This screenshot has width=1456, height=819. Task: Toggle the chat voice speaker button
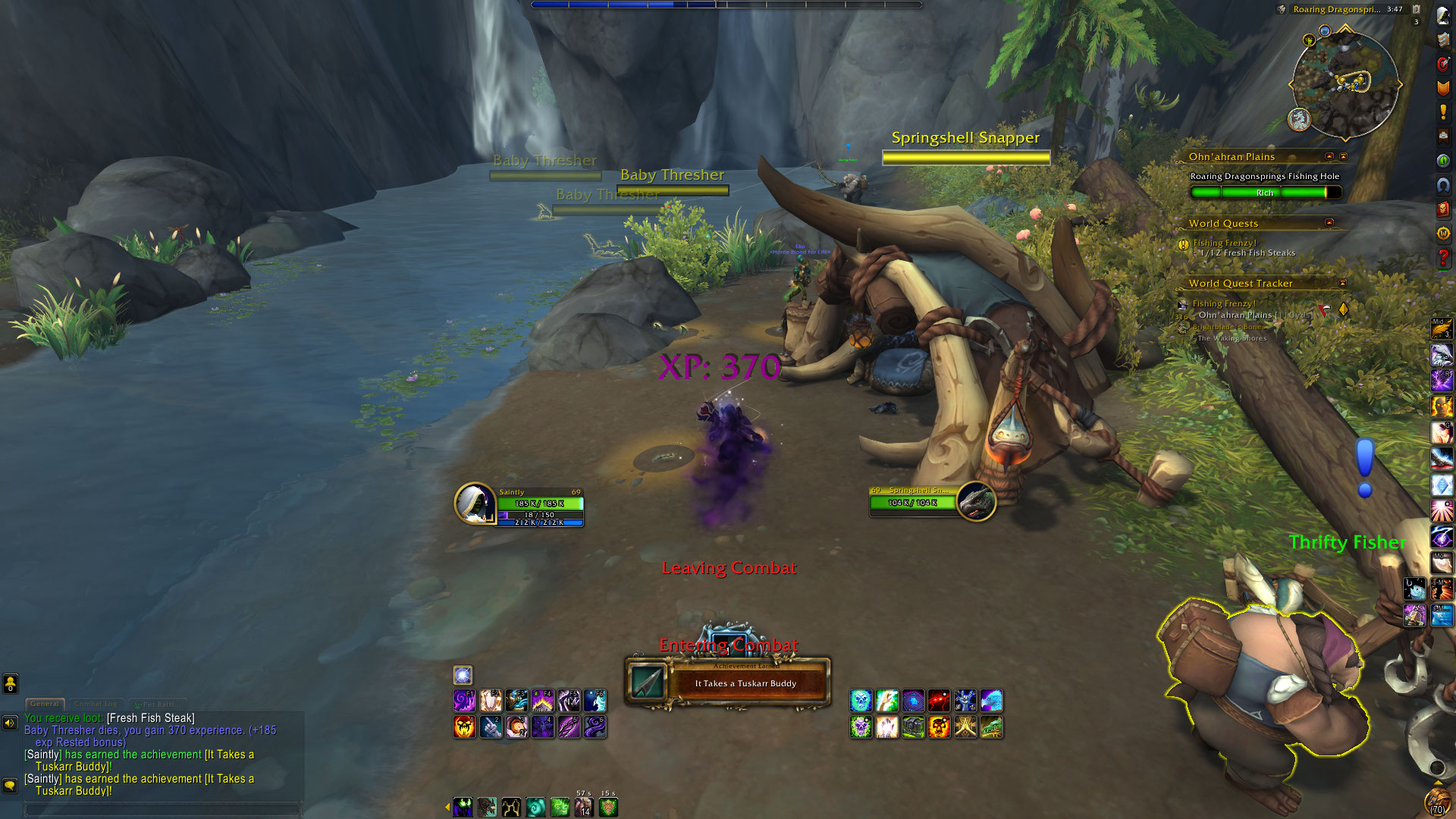click(x=10, y=723)
